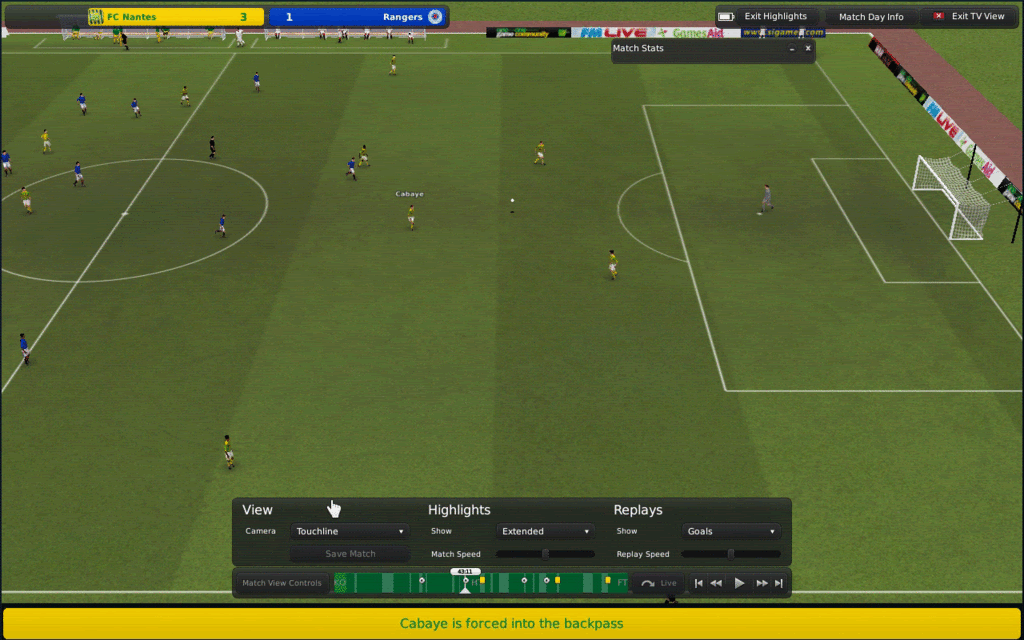The width and height of the screenshot is (1024, 640).
Task: Adjust the Replay Speed slider
Action: point(731,554)
